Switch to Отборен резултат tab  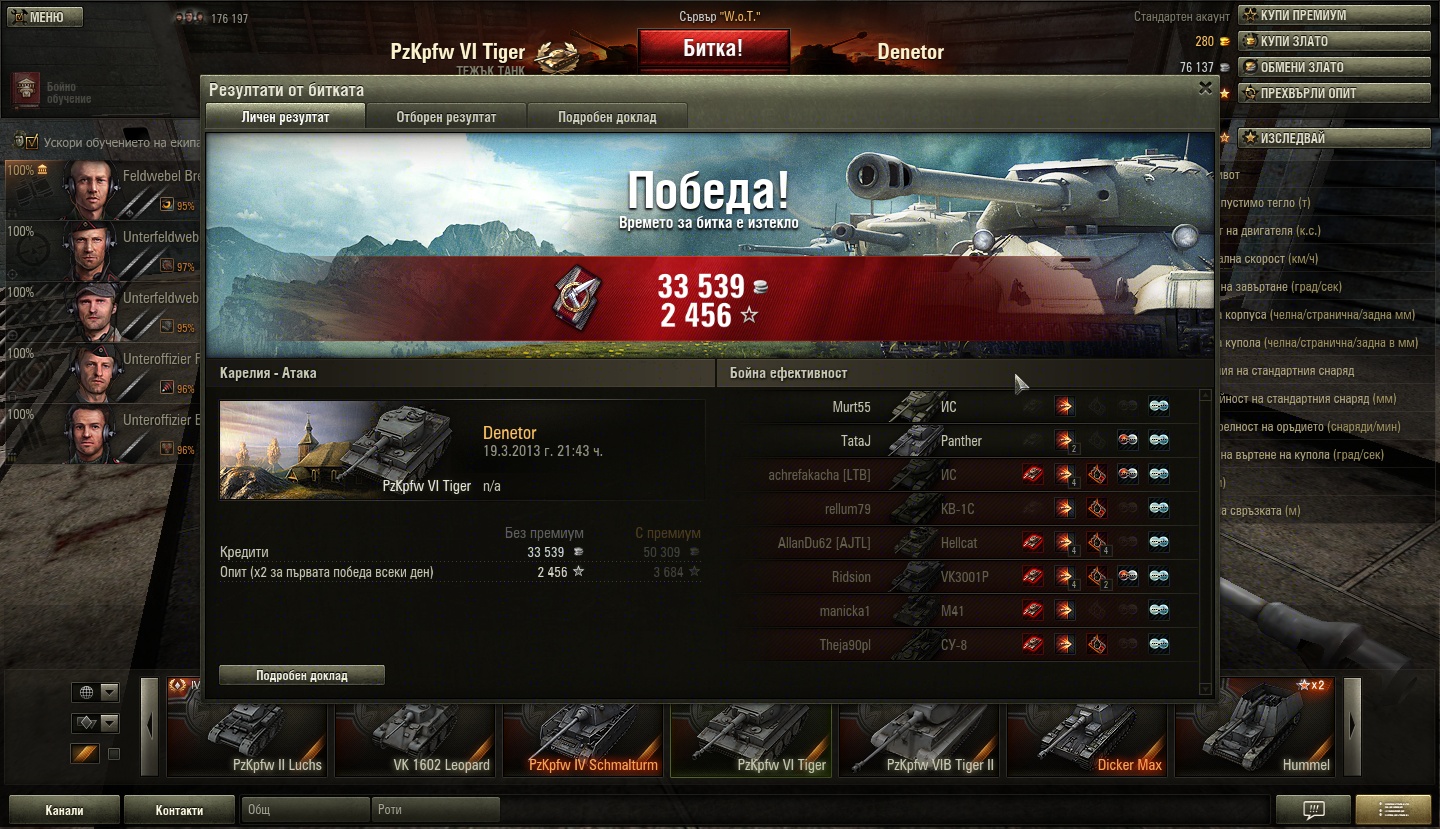pos(446,117)
